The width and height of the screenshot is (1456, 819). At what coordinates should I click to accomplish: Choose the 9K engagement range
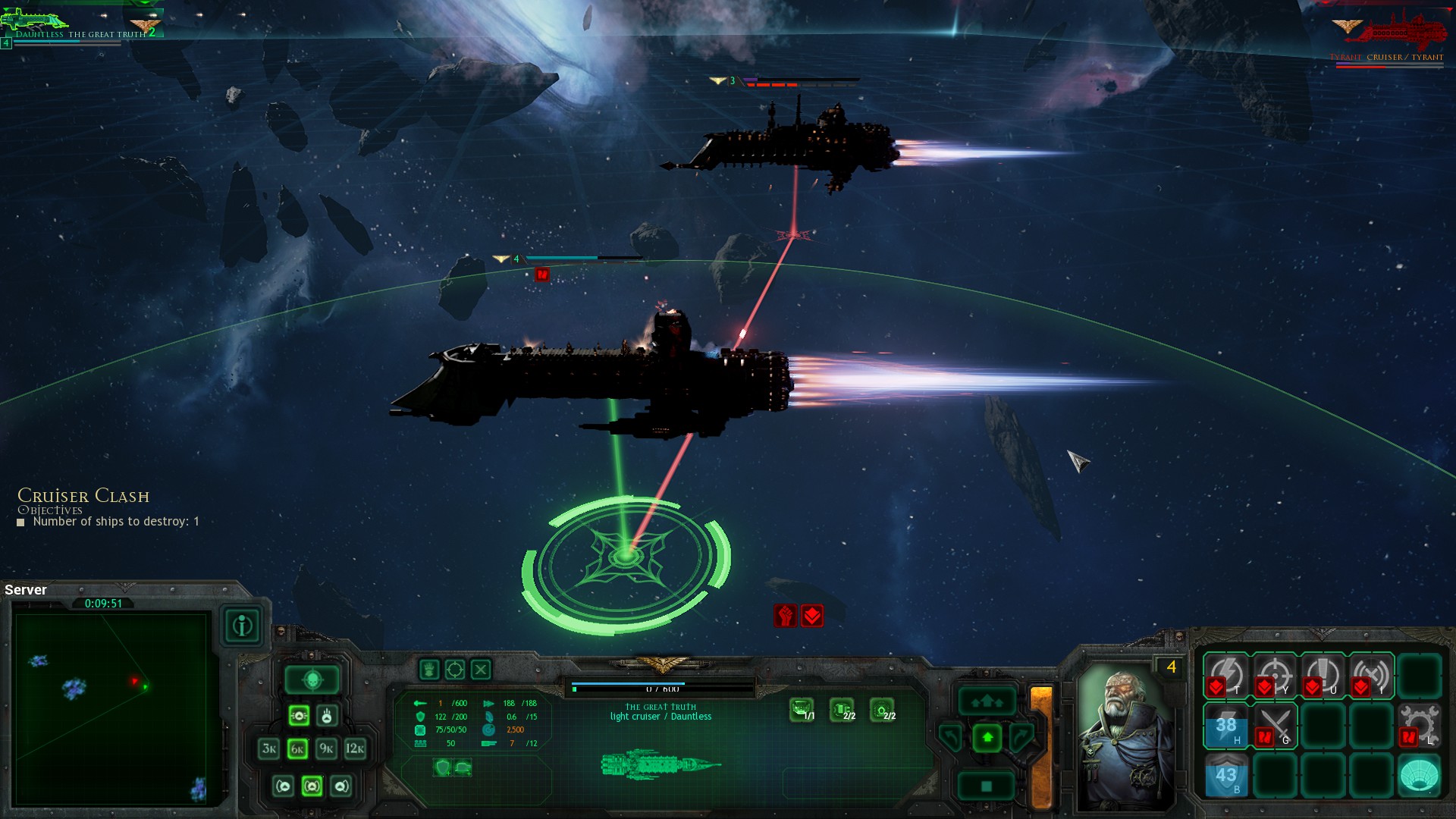[326, 749]
